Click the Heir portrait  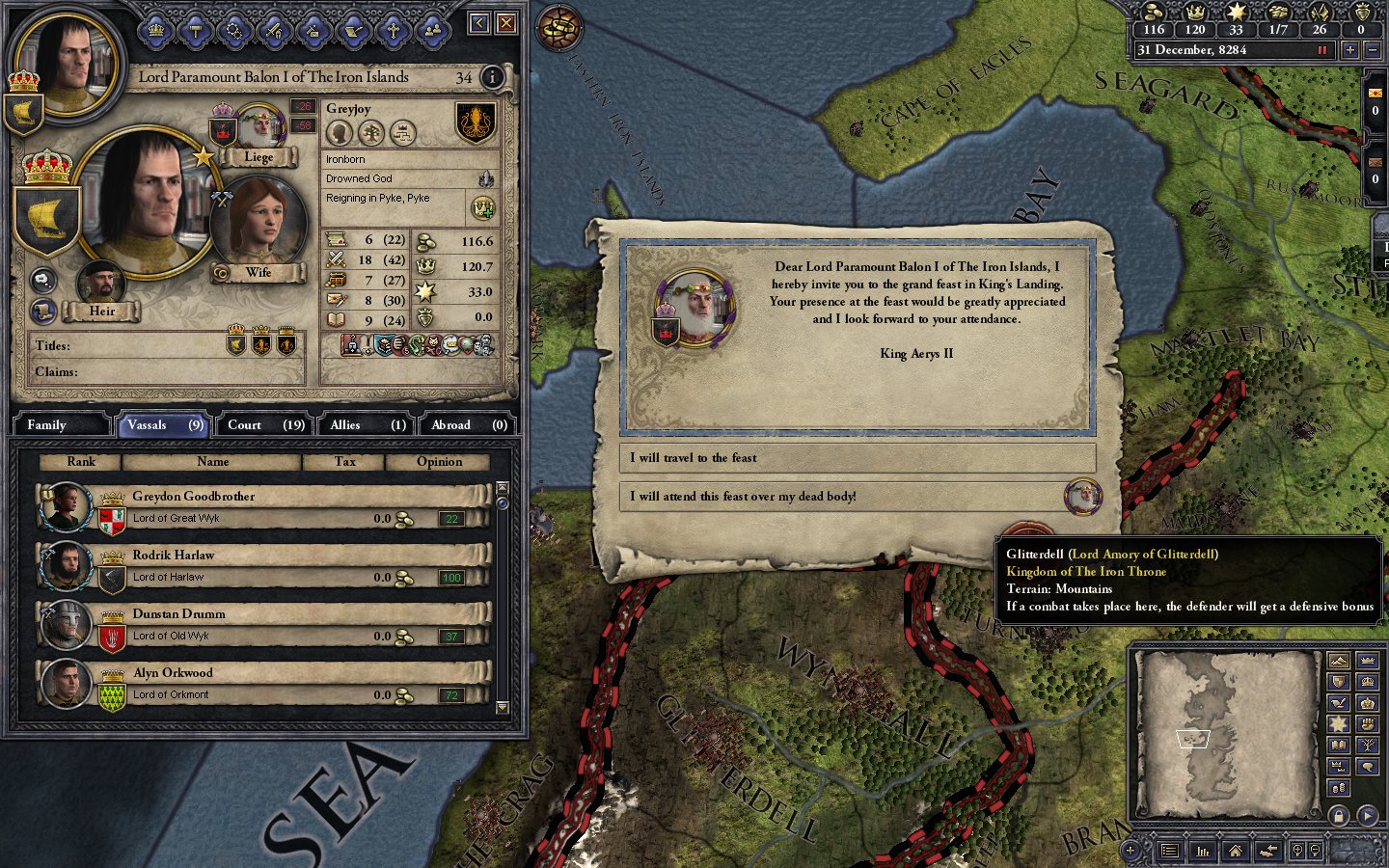tap(100, 284)
